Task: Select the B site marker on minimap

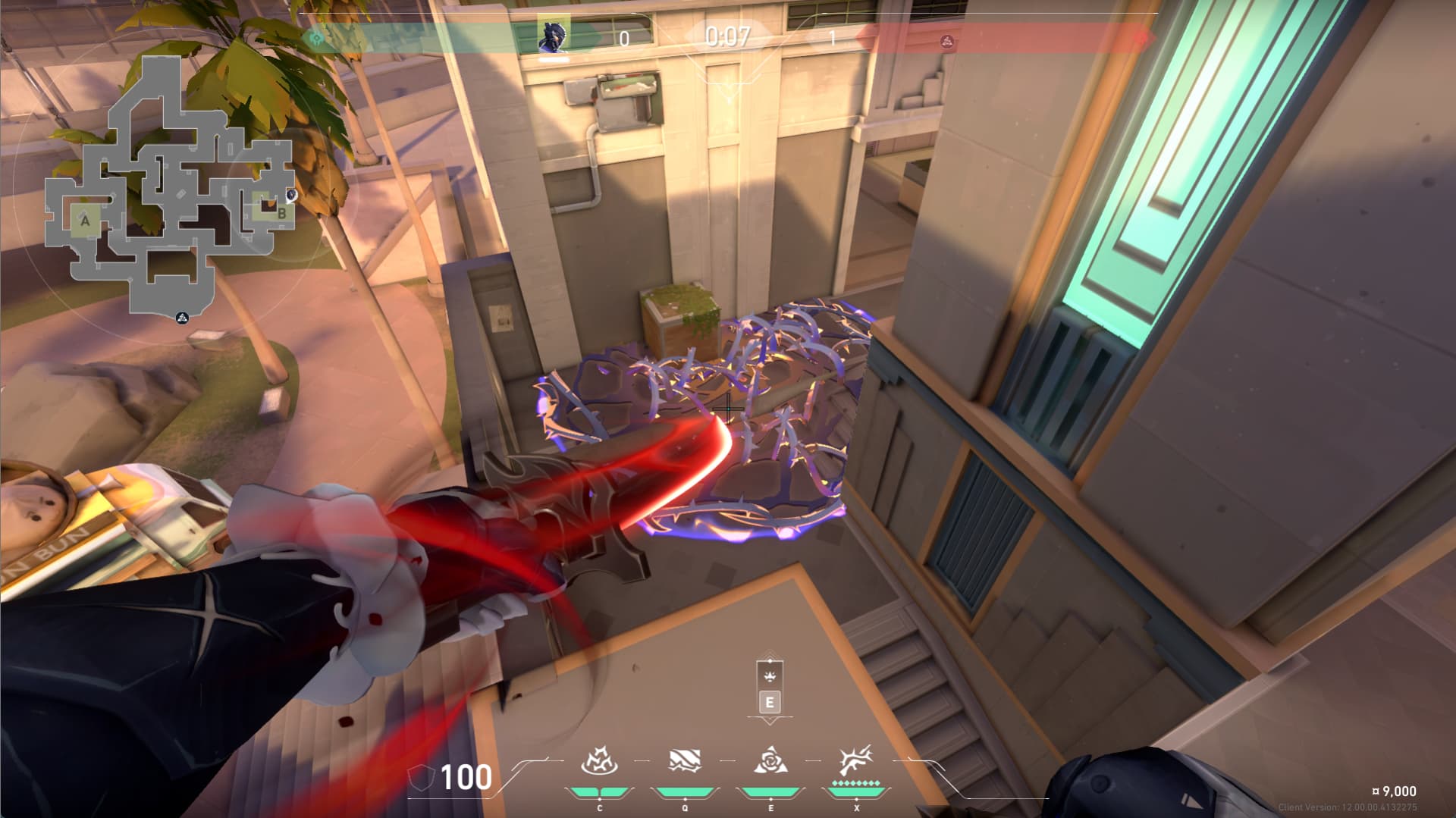Action: point(281,213)
